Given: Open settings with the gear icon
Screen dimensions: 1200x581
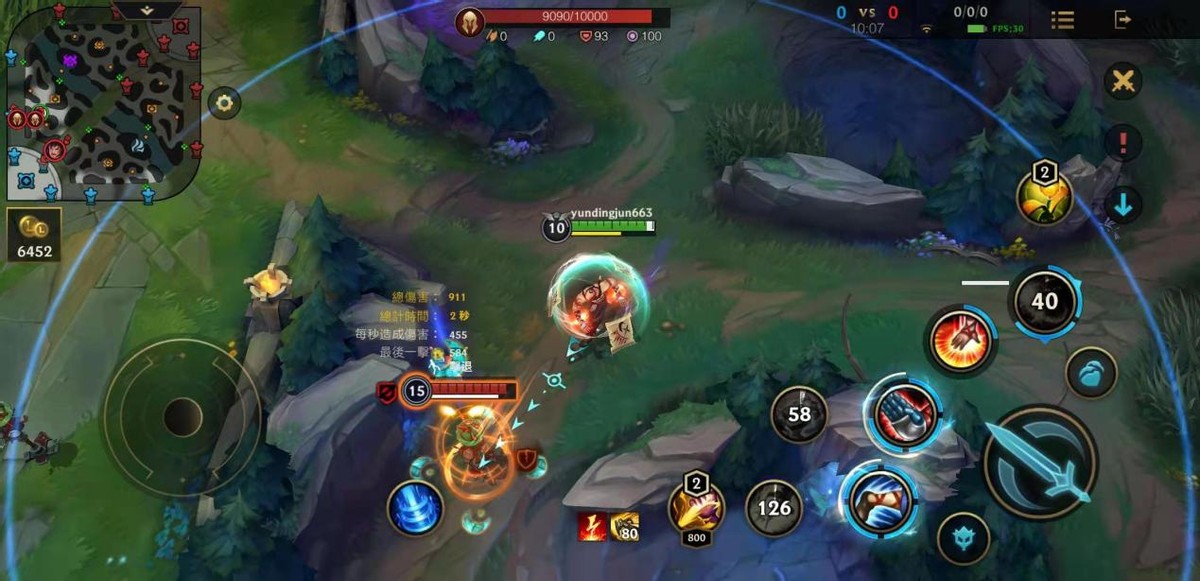Looking at the screenshot, I should pos(224,103).
